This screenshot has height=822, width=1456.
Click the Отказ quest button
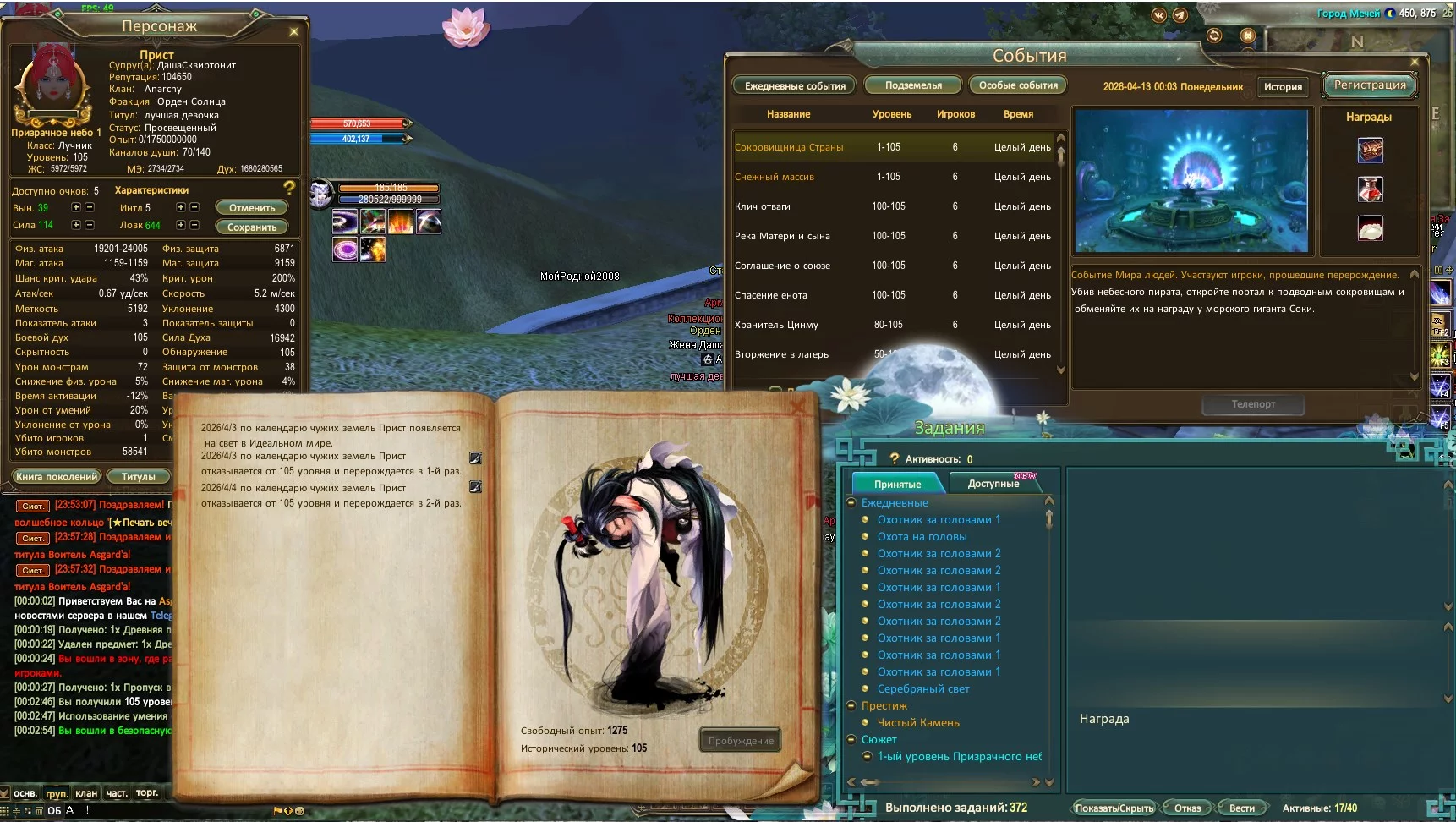coord(1187,808)
